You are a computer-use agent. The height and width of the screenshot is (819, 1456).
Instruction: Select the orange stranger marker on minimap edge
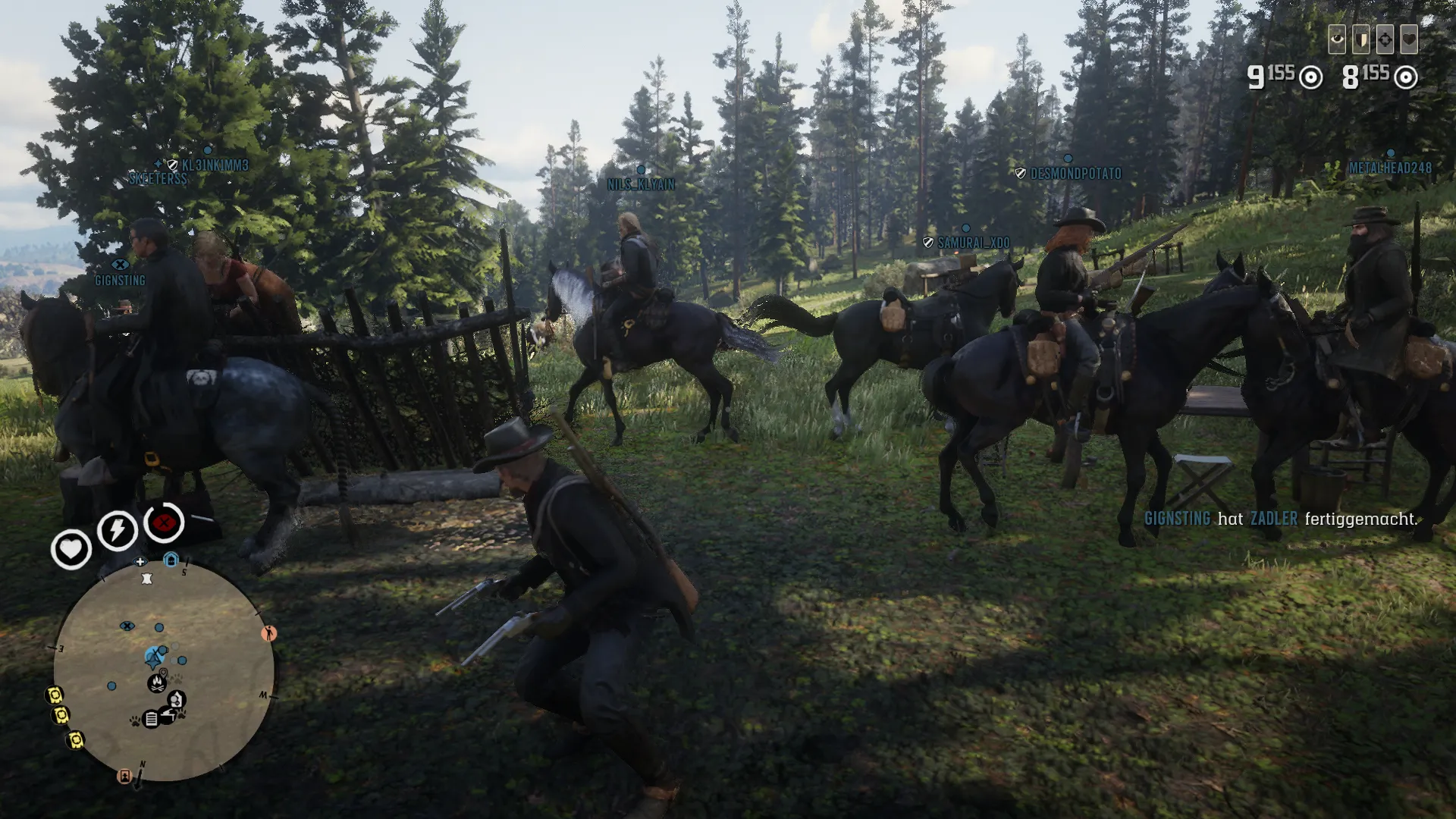click(x=268, y=633)
